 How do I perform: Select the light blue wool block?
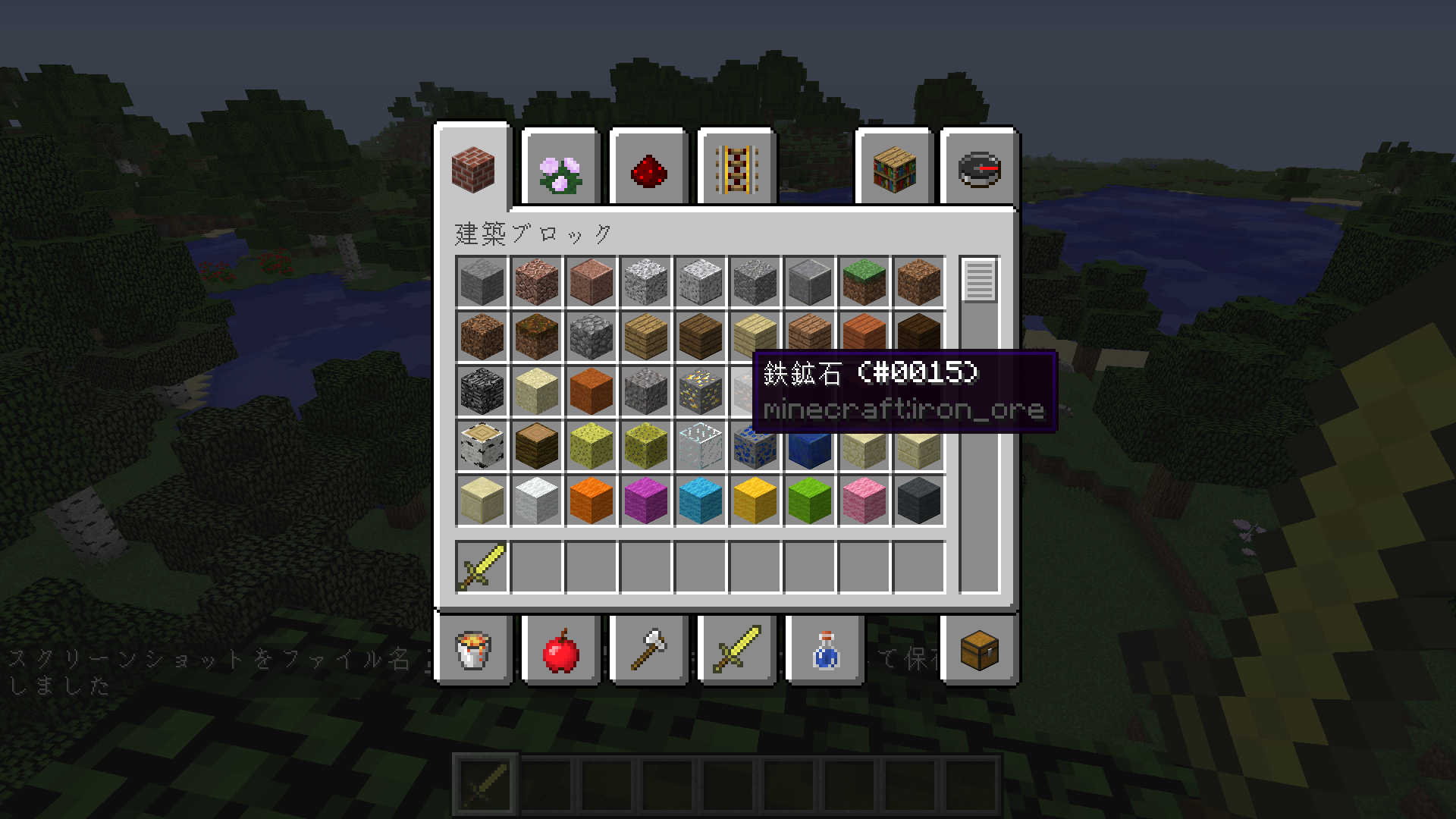point(700,500)
